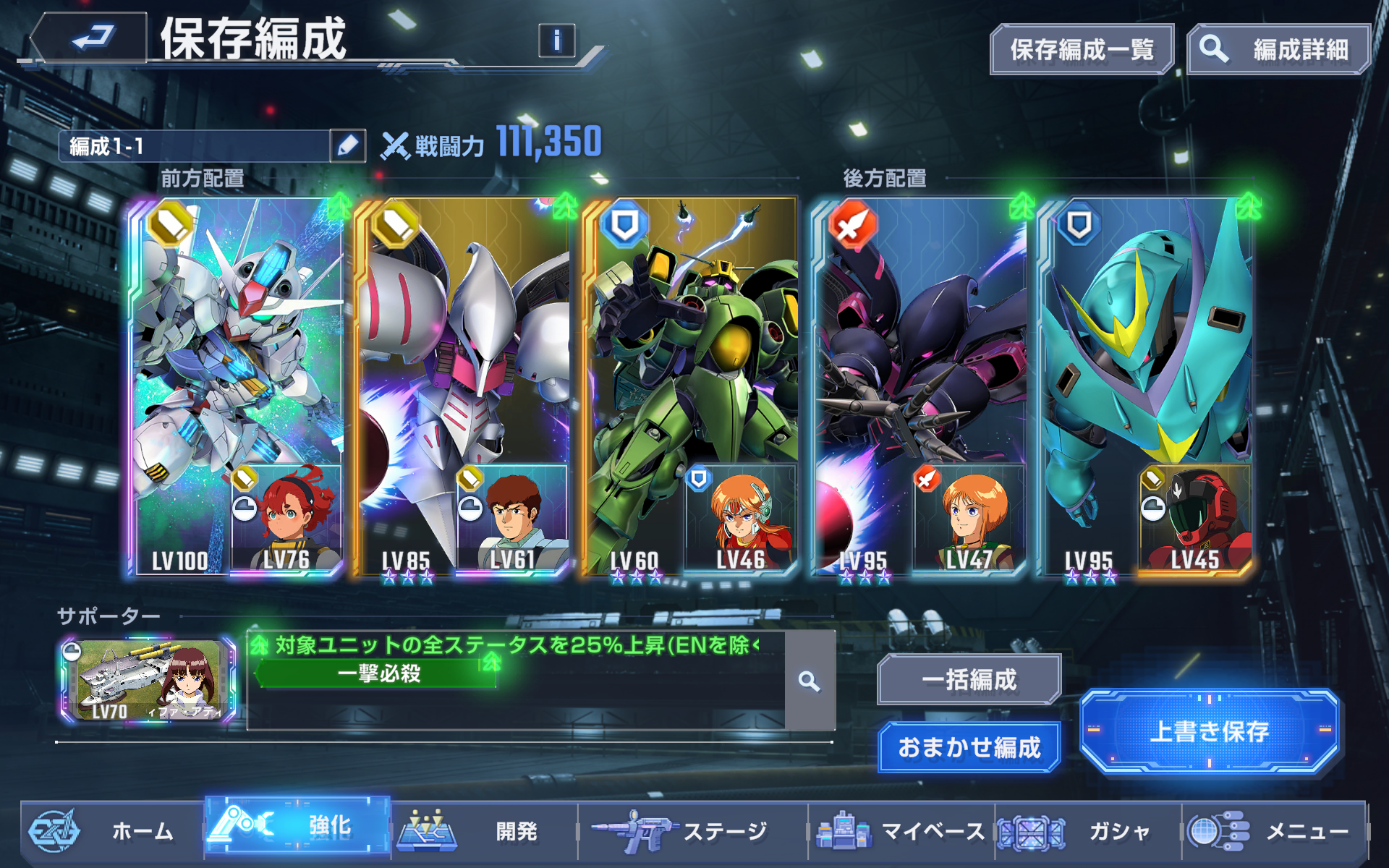Save with the 上書き保存 overwrite button
1389x868 pixels.
1209,731
